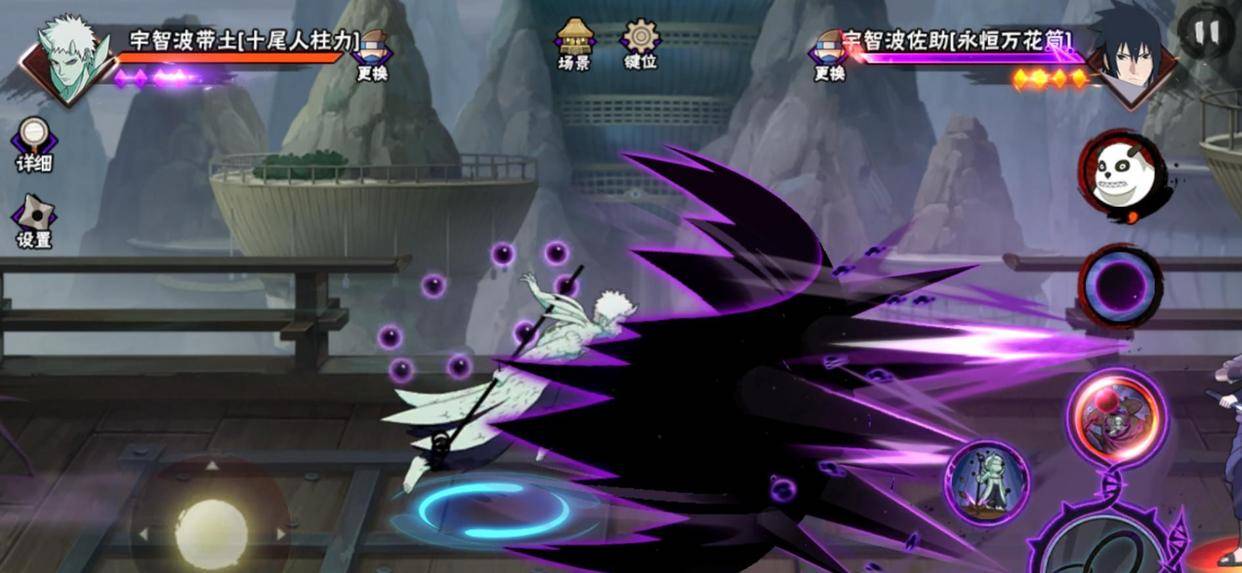Image resolution: width=1242 pixels, height=573 pixels.
Task: Swap Obito using the left 更换 button
Action: pyautogui.click(x=372, y=55)
